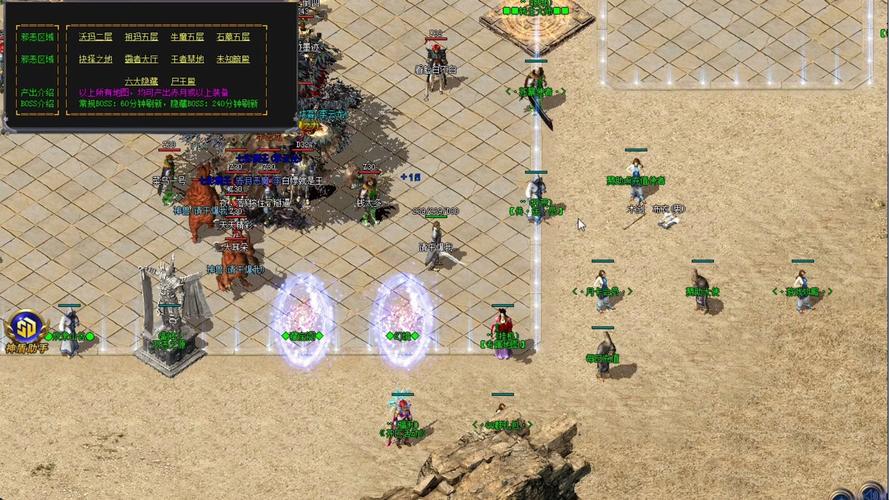Teleport to 沃玛二层 map link
889x500 pixels.
click(95, 37)
